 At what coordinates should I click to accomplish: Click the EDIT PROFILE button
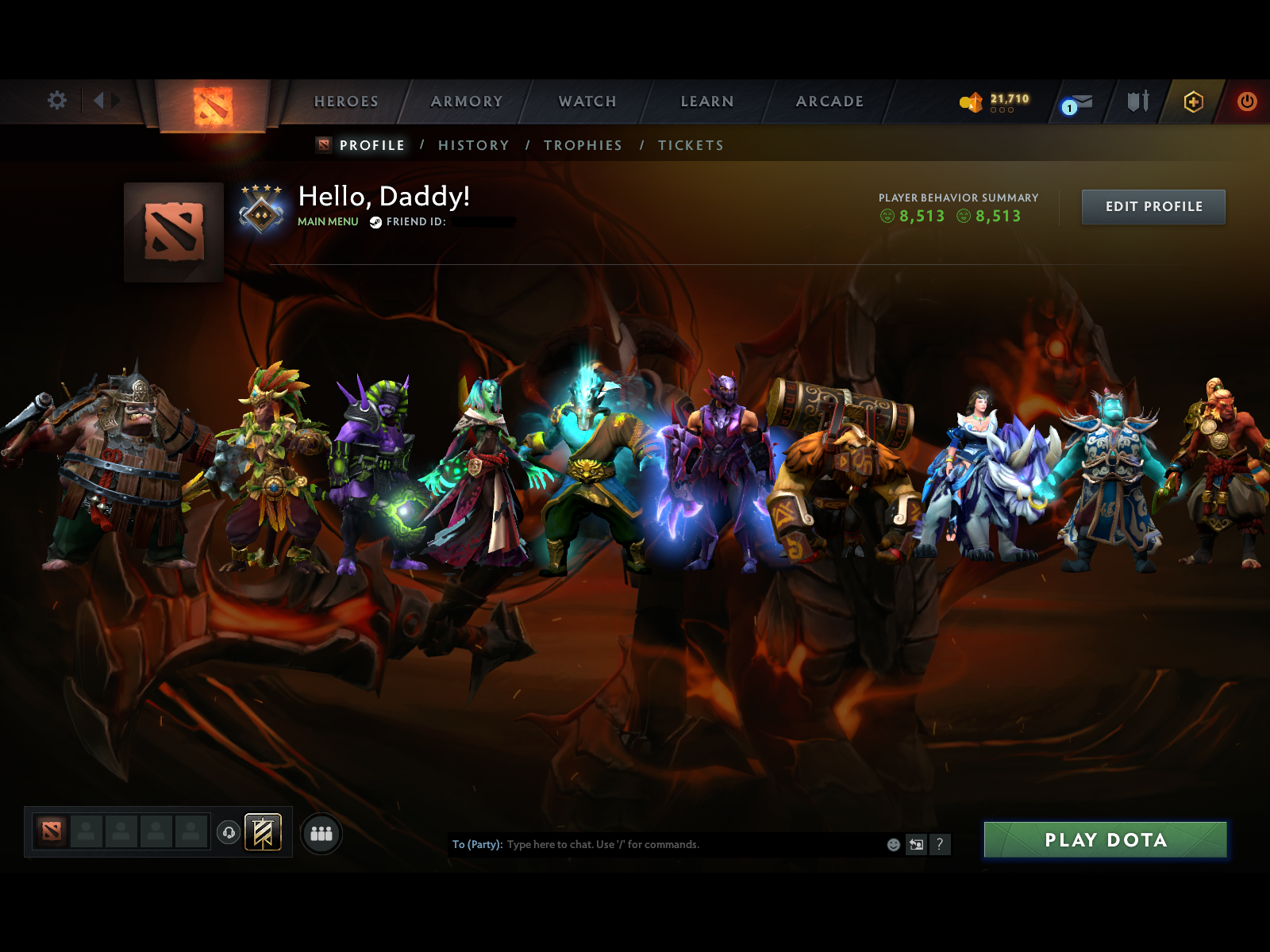[x=1153, y=206]
